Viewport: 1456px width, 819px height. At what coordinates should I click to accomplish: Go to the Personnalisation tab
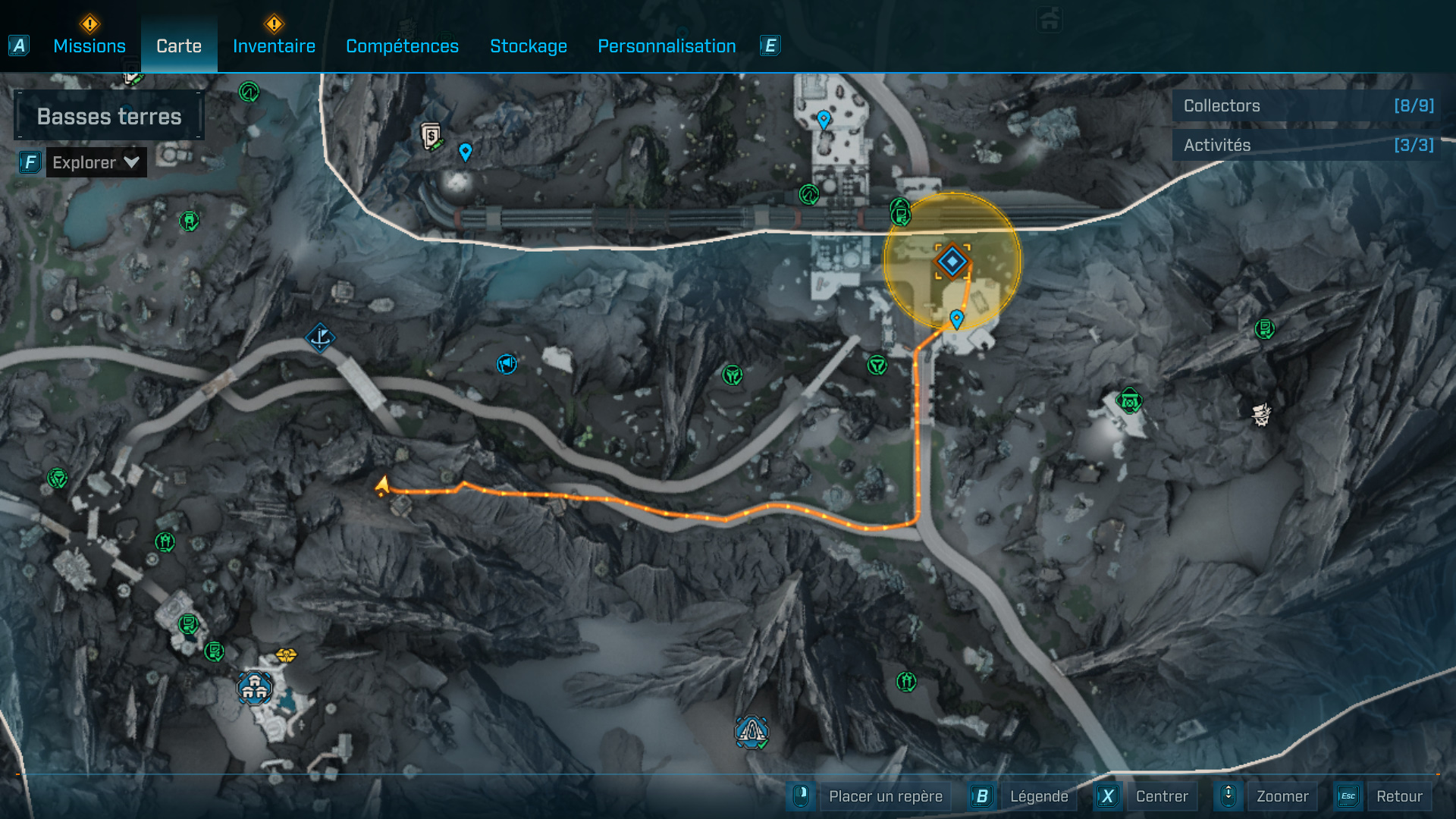[x=667, y=46]
